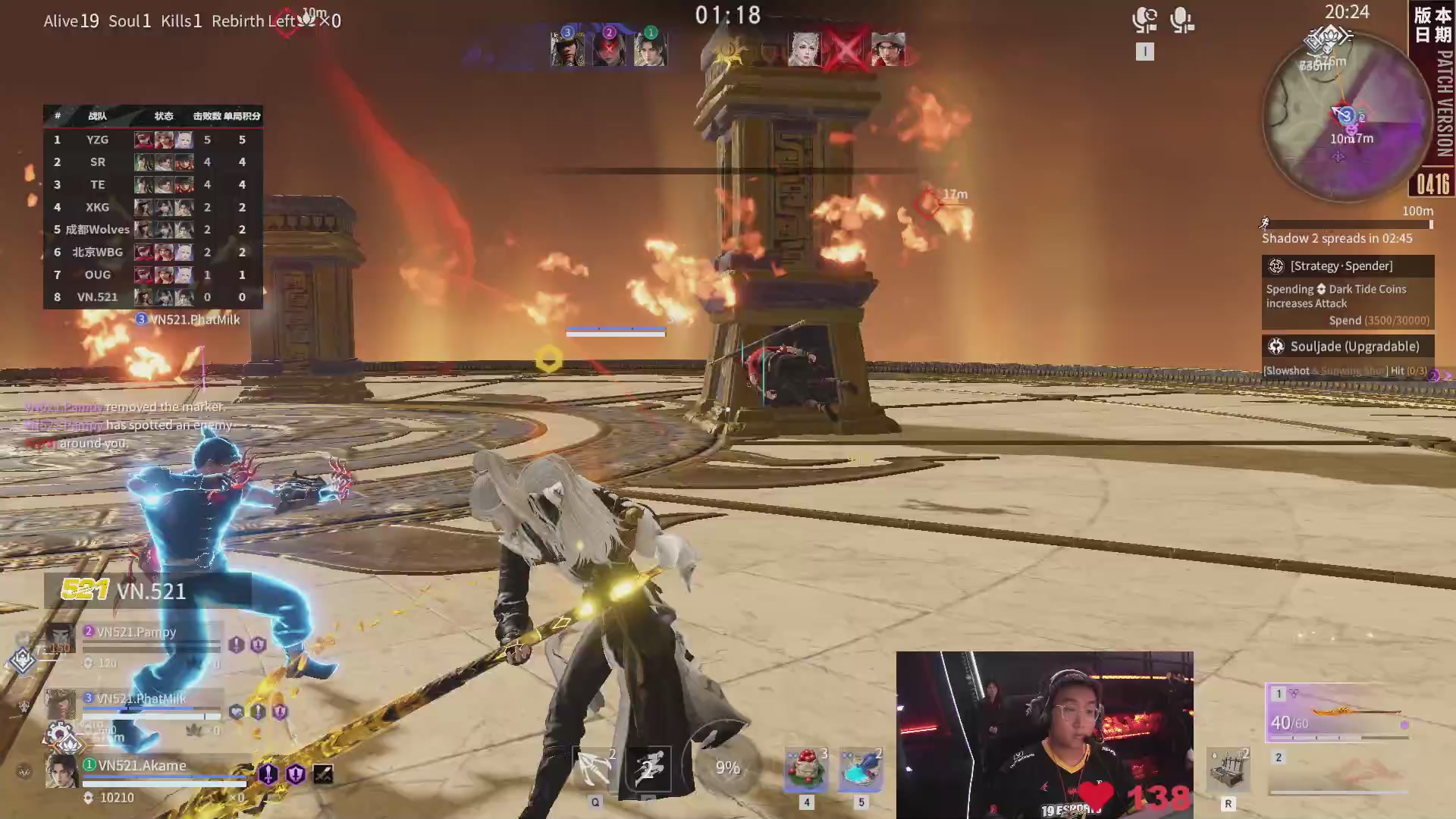The height and width of the screenshot is (819, 1456).
Task: Select the 北京WBG team scoreboard row
Action: pos(152,252)
